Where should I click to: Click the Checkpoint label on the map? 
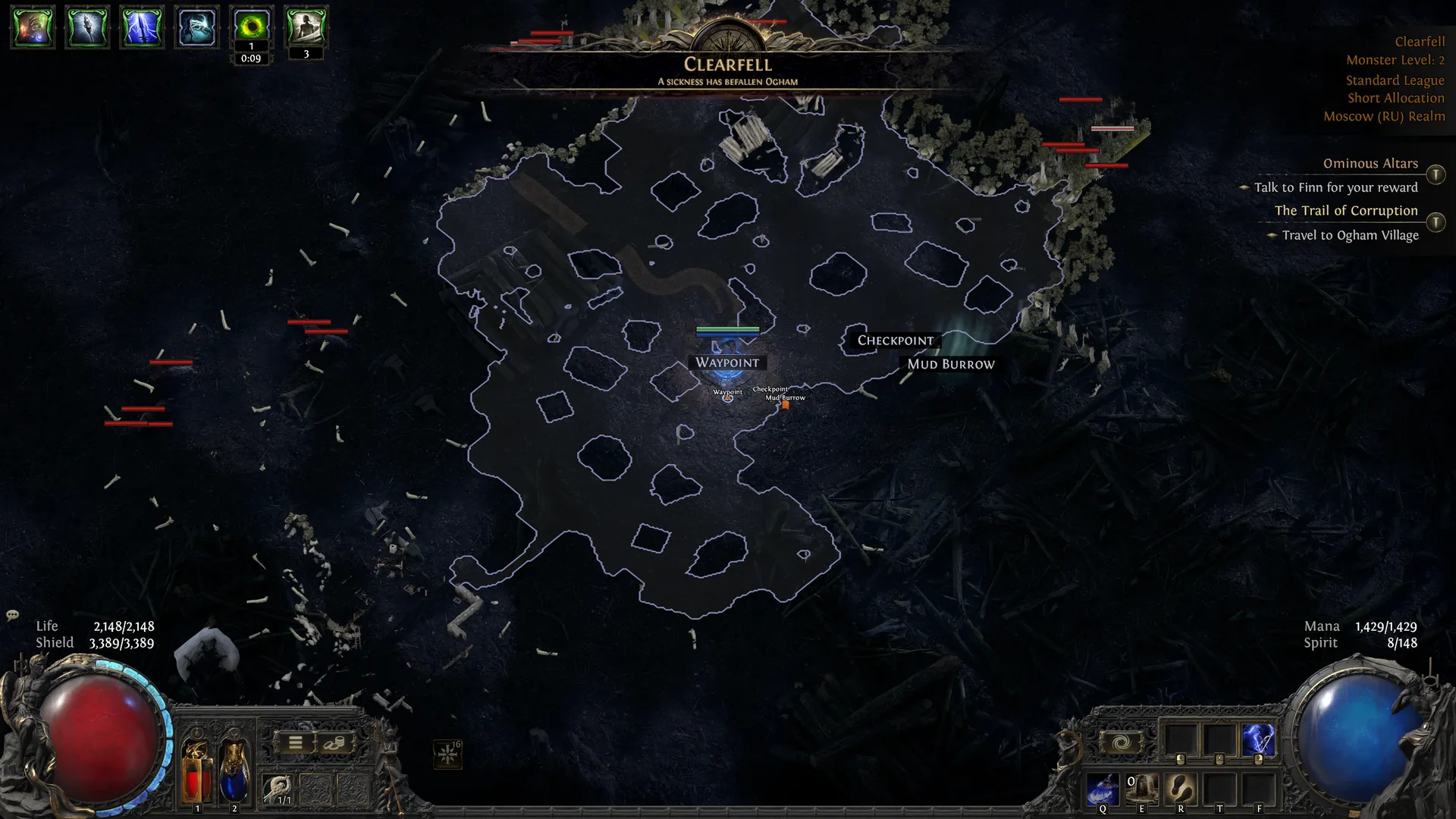tap(895, 340)
